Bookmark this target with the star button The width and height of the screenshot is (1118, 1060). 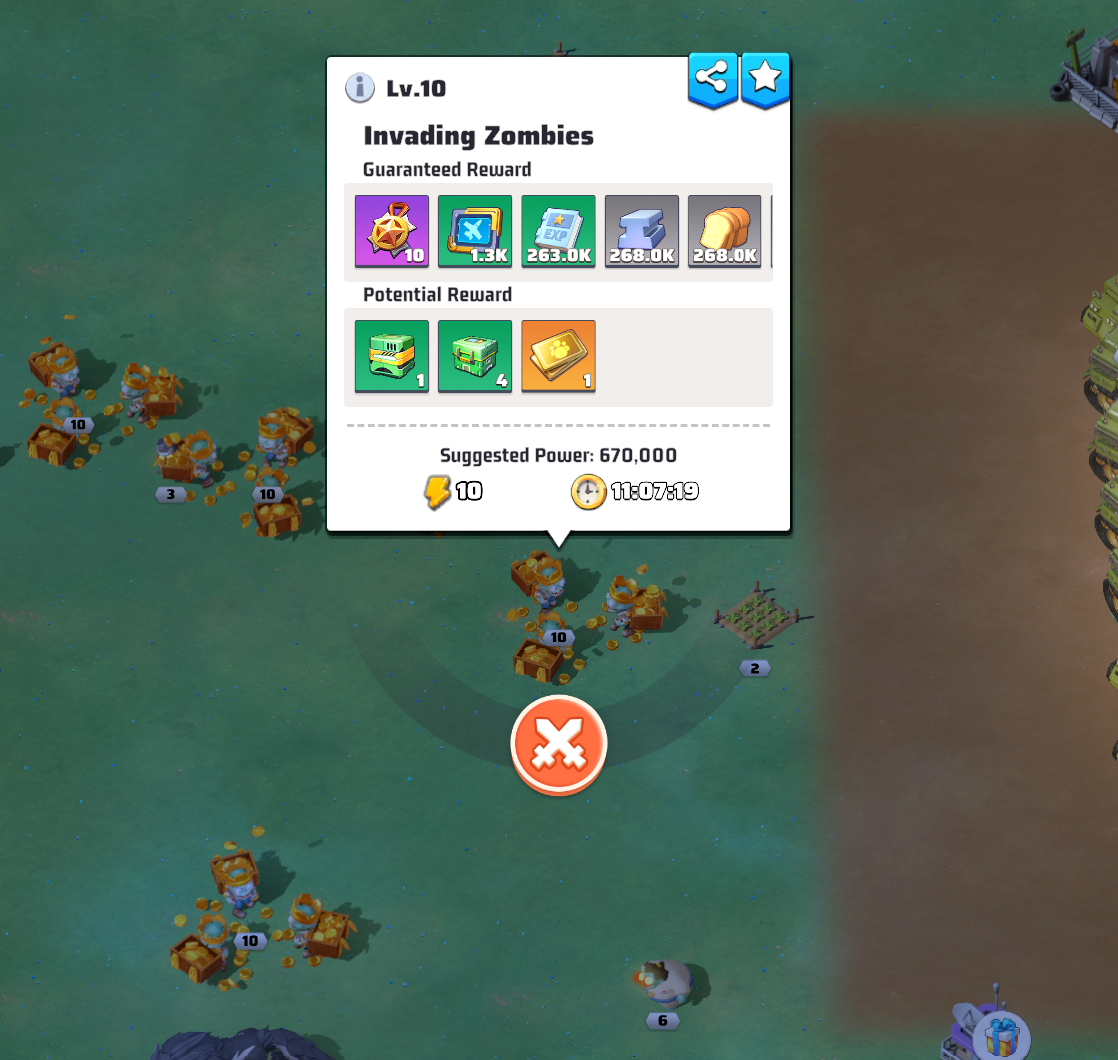coord(765,79)
